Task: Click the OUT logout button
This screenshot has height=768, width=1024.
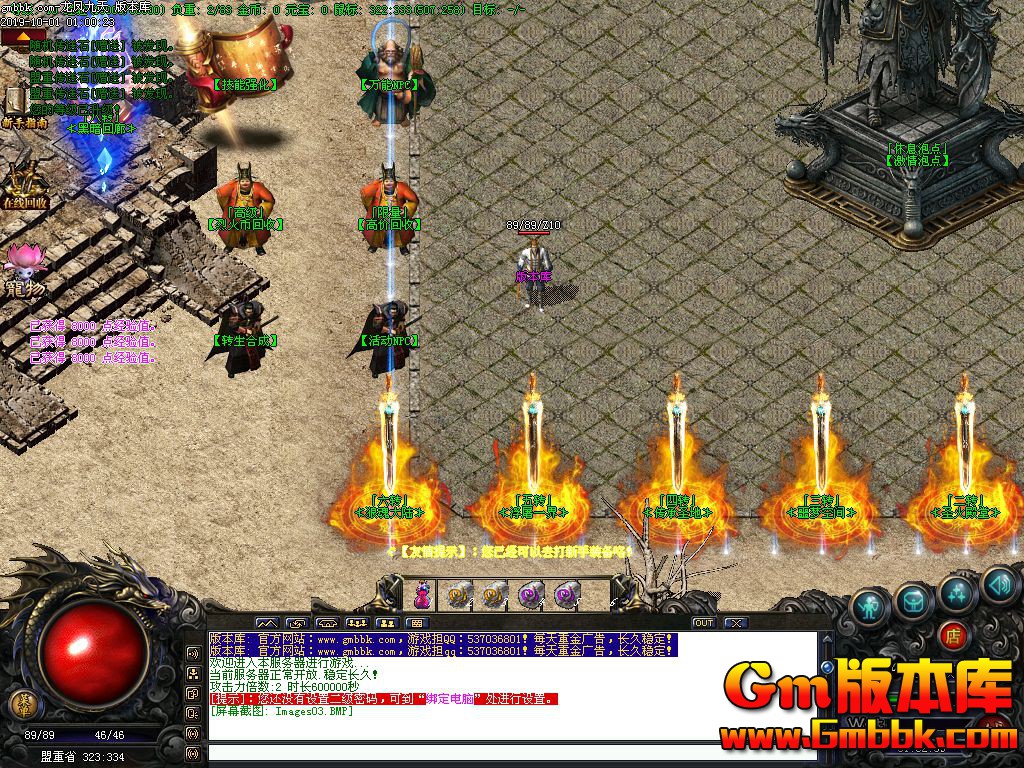Action: click(x=704, y=623)
